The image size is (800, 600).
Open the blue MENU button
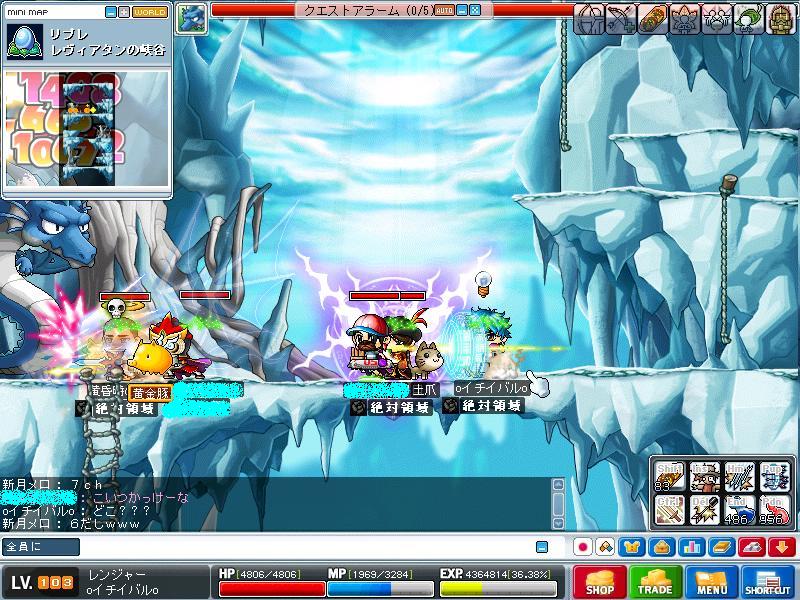pyautogui.click(x=711, y=582)
